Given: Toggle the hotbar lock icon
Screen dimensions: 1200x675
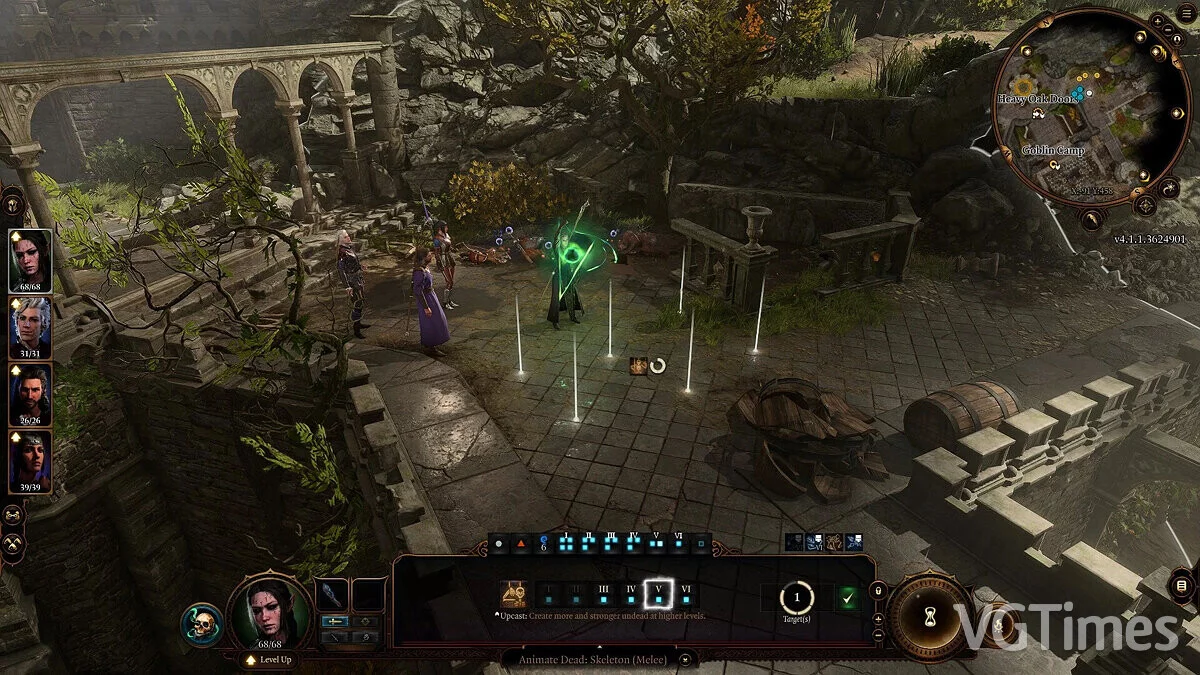Looking at the screenshot, I should pos(878,592).
